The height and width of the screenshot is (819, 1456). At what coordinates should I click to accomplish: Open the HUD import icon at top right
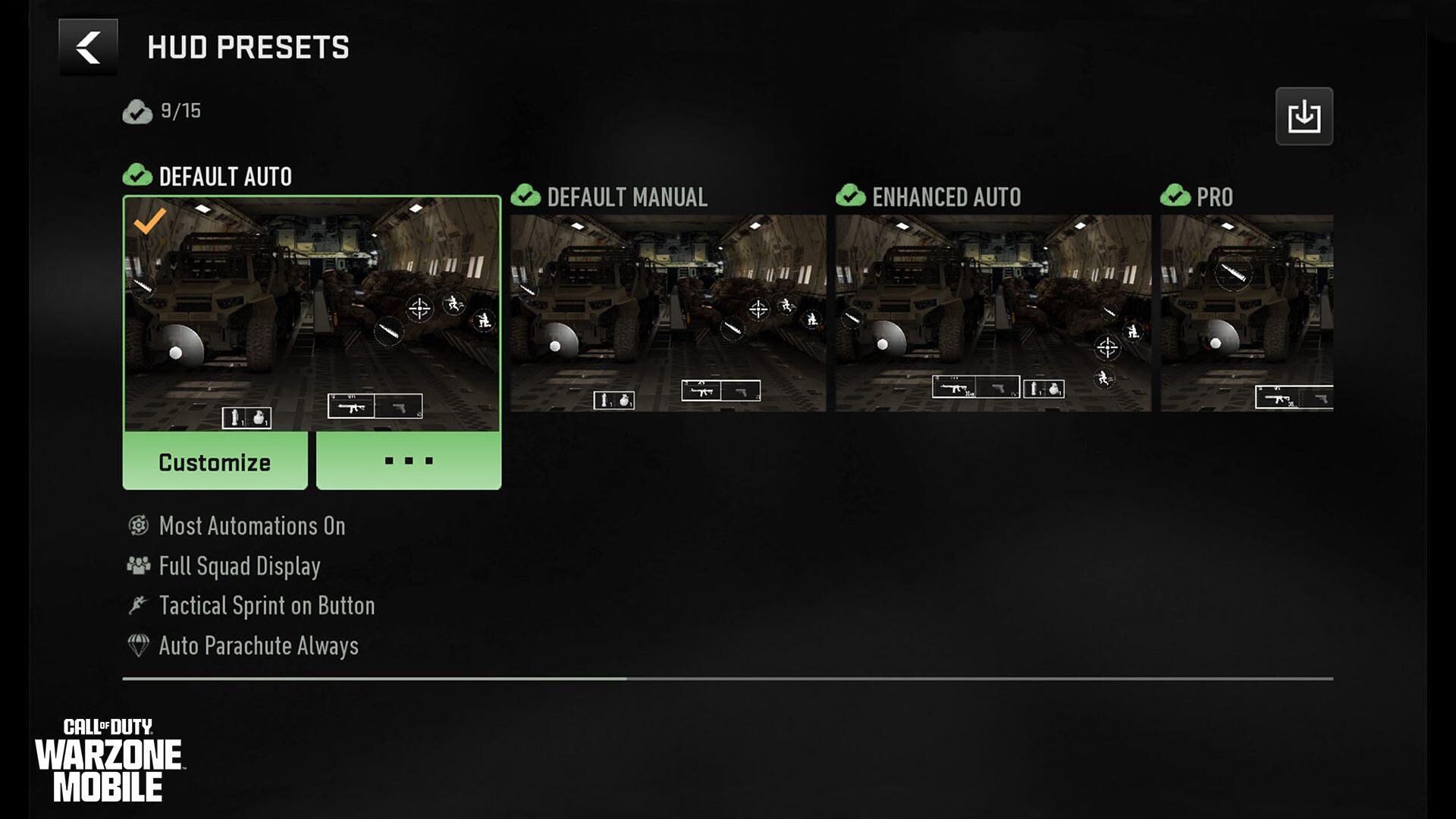tap(1305, 115)
